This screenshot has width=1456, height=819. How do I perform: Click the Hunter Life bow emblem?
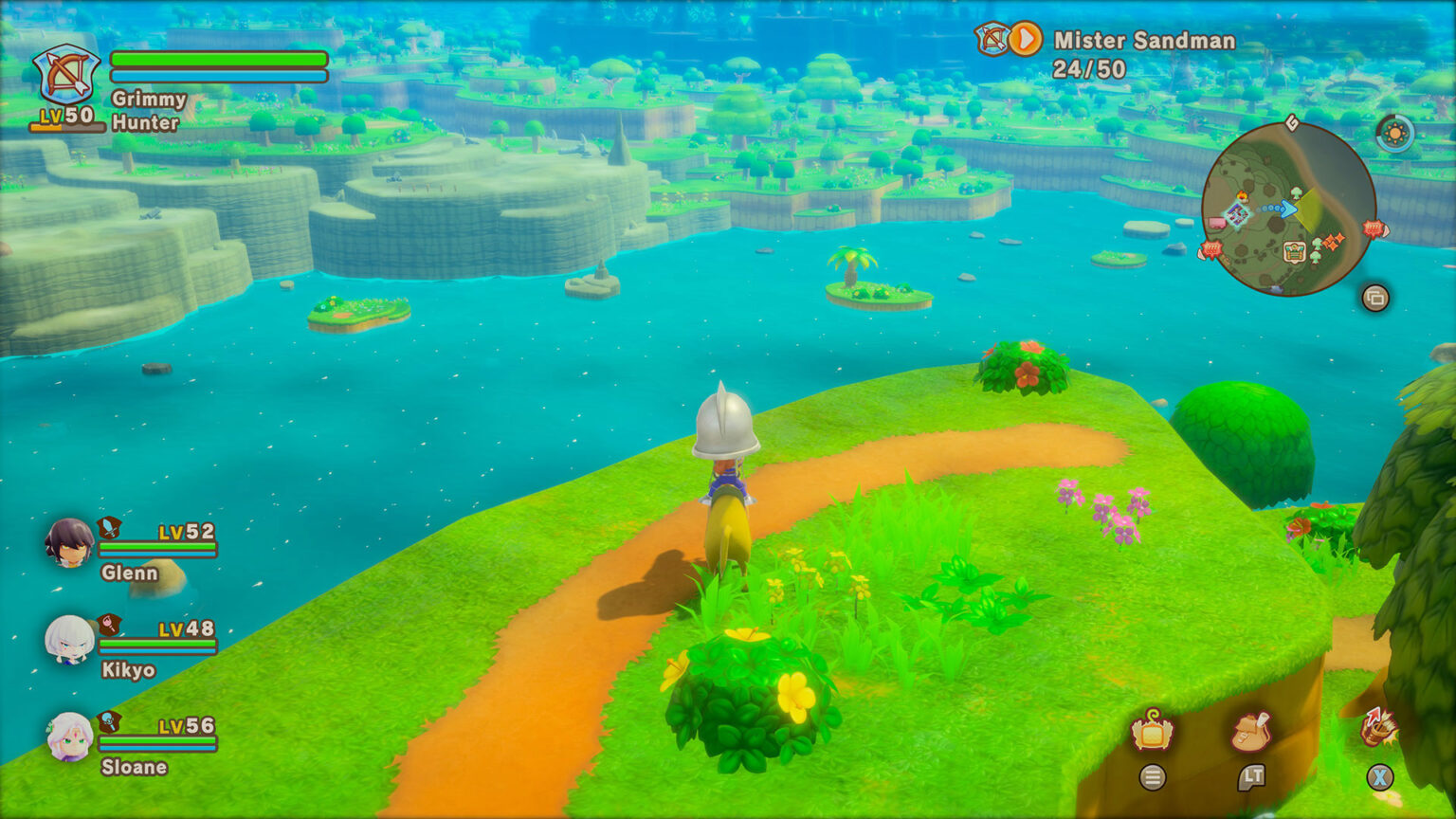coord(66,76)
